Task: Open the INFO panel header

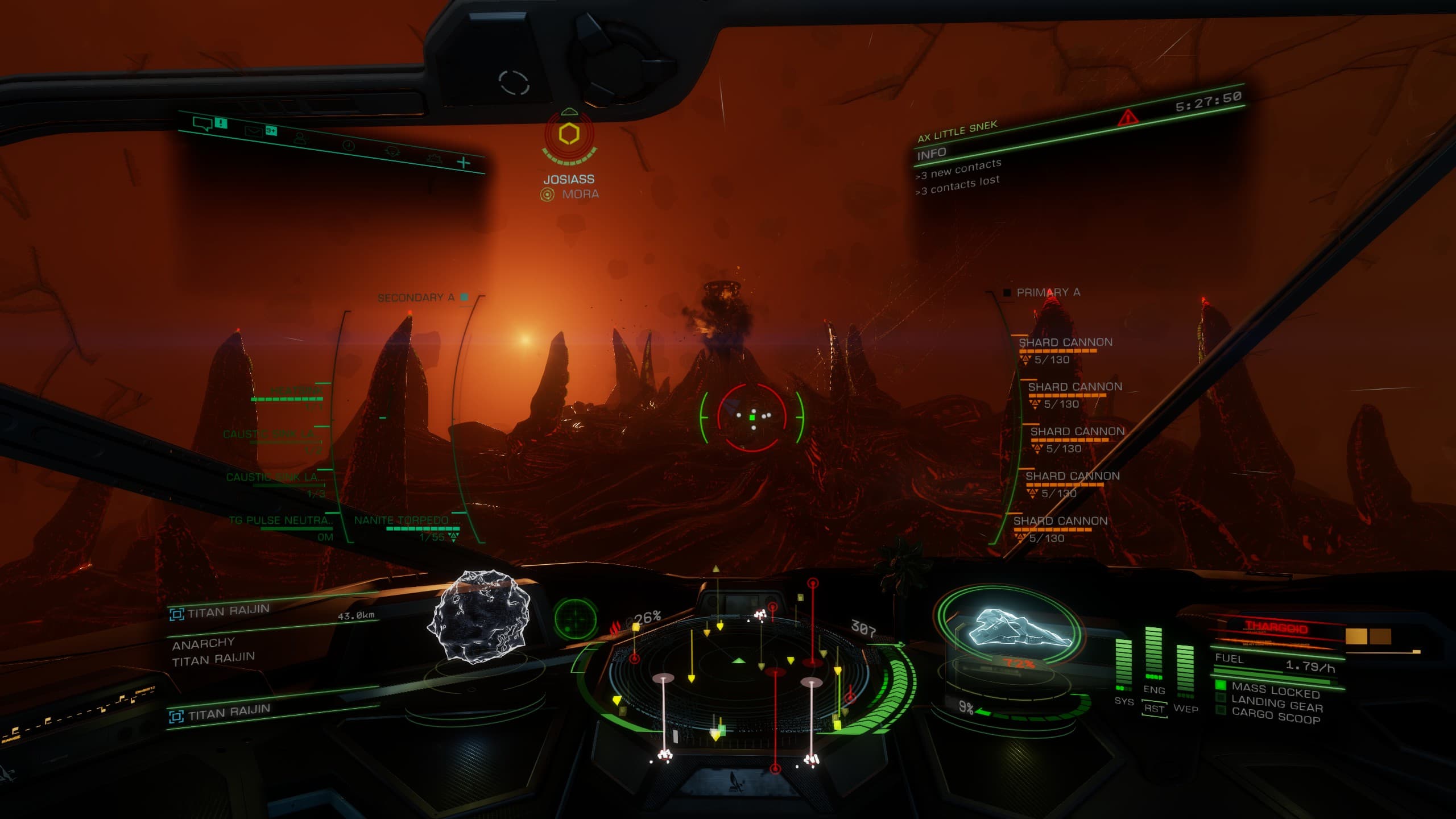Action: click(932, 154)
